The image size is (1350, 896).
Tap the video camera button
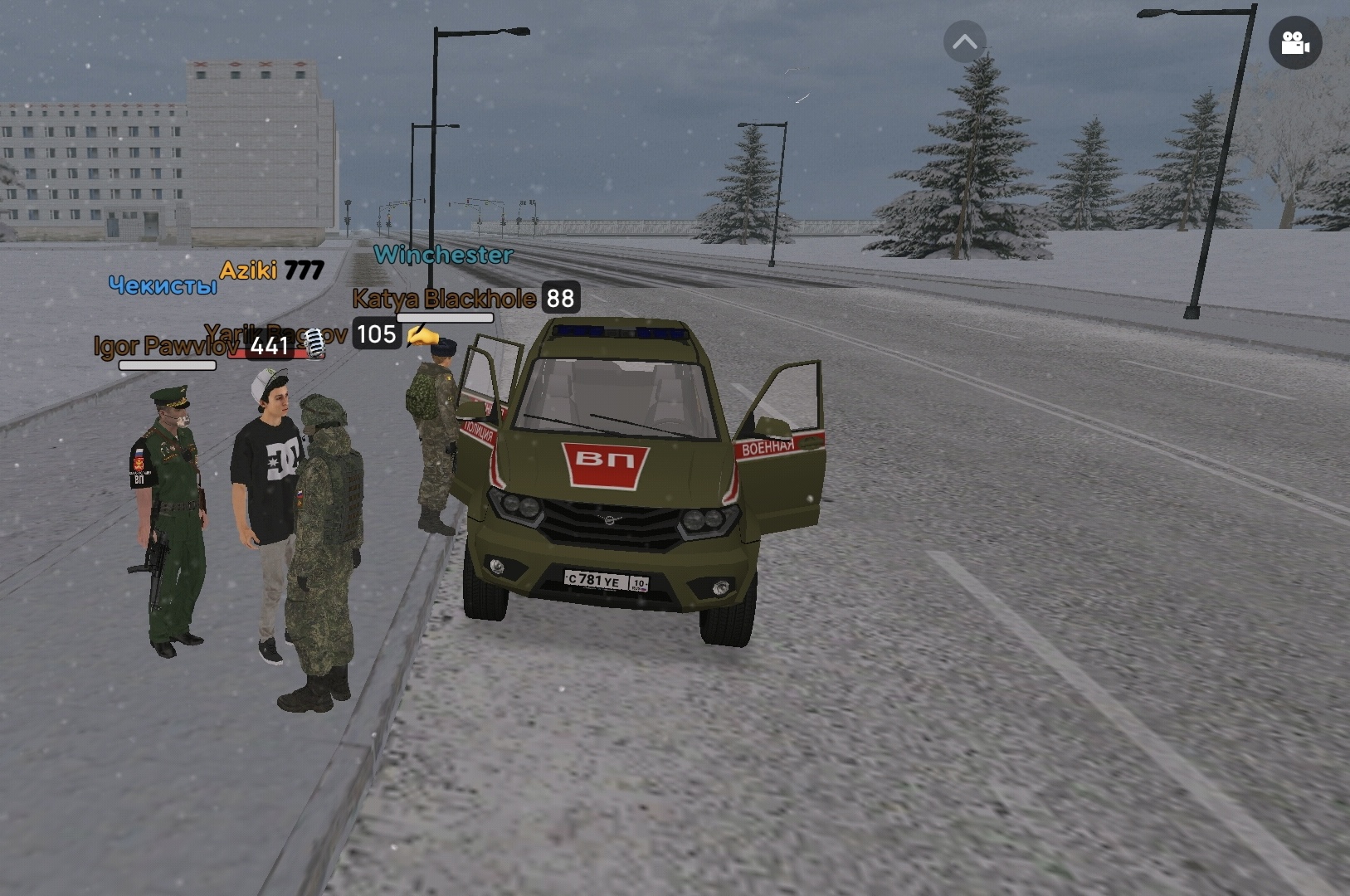tap(1294, 43)
